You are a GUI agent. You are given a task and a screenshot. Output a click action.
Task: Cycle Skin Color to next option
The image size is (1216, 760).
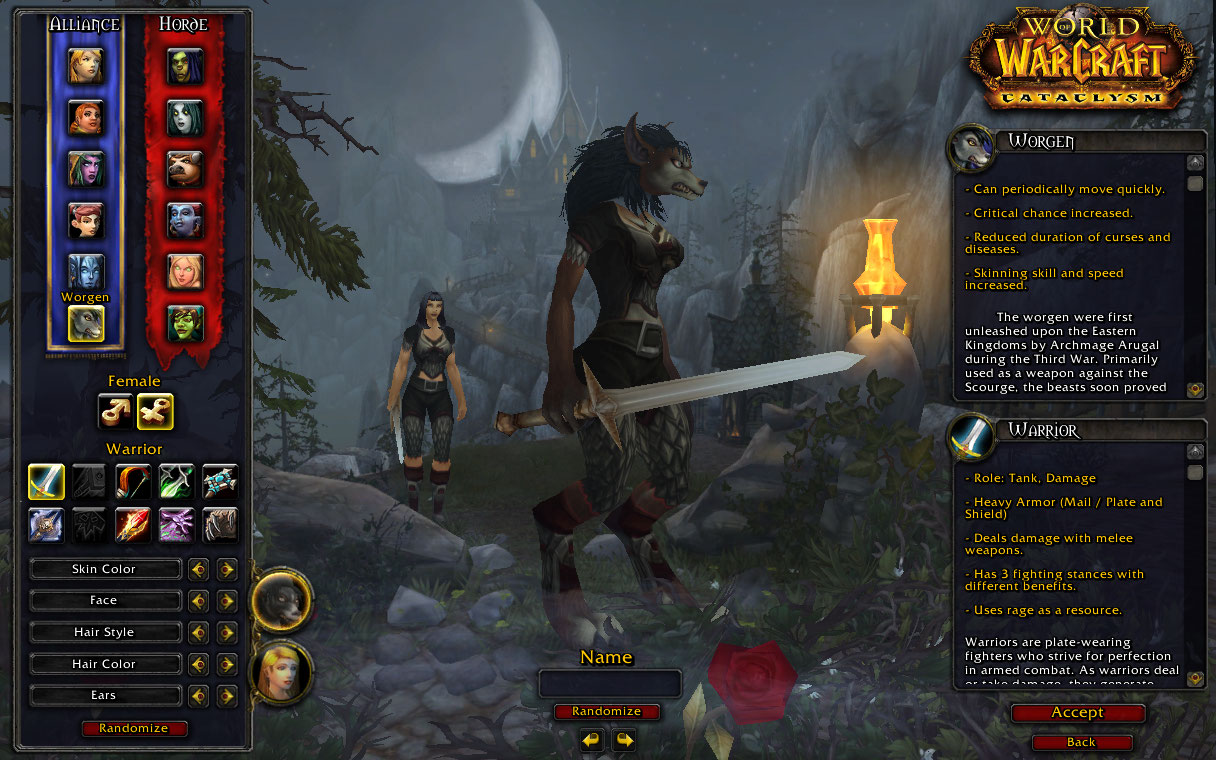227,569
